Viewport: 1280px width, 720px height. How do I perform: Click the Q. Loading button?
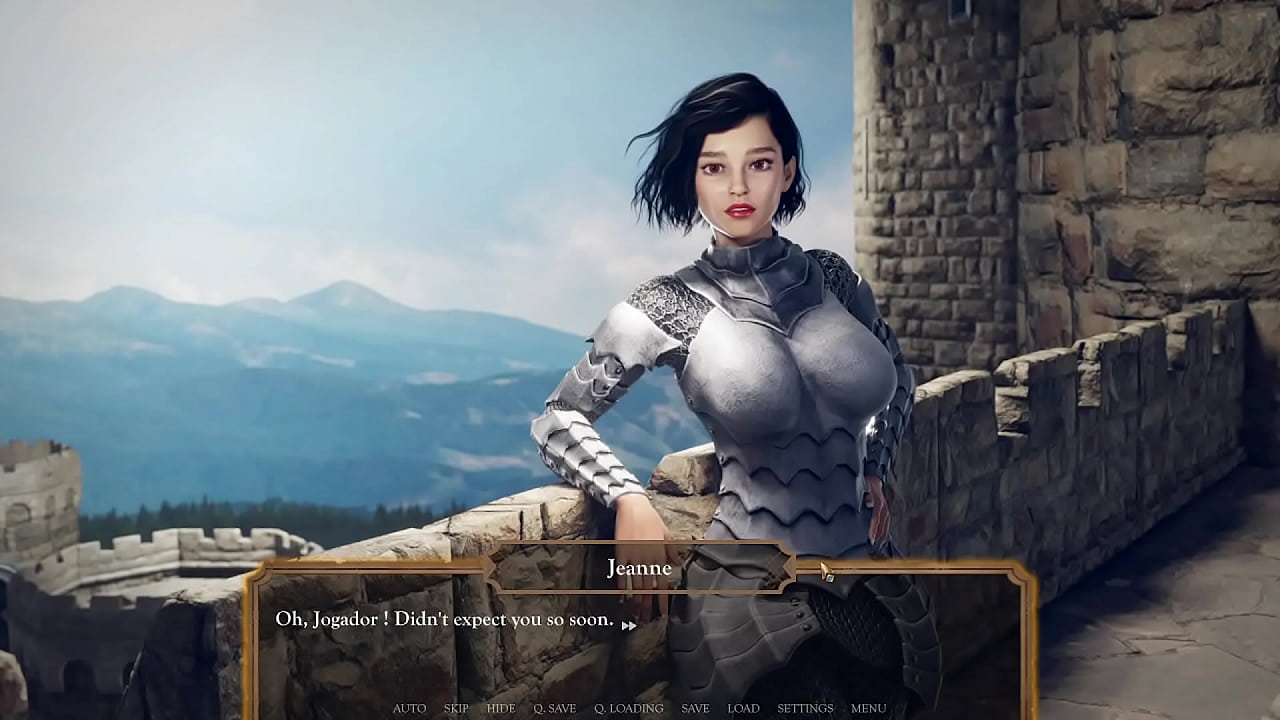628,708
